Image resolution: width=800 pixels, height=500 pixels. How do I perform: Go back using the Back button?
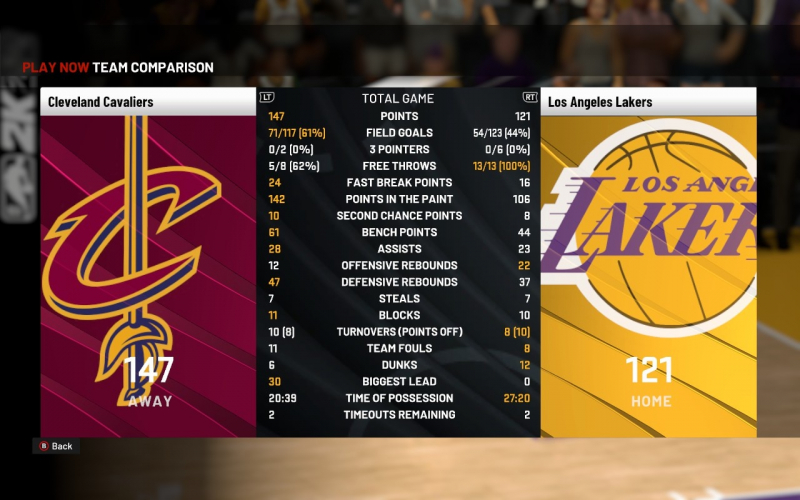point(56,446)
